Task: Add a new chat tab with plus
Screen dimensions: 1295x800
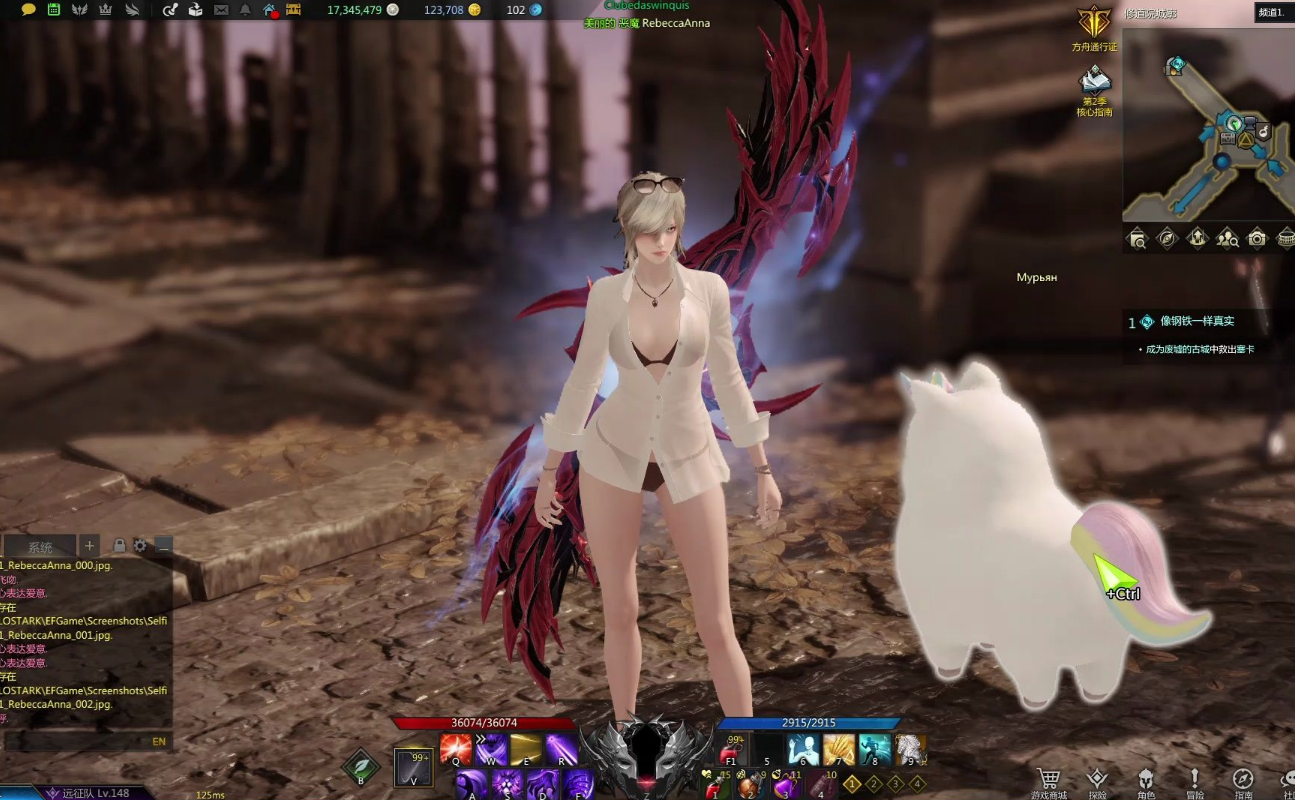Action: tap(90, 545)
